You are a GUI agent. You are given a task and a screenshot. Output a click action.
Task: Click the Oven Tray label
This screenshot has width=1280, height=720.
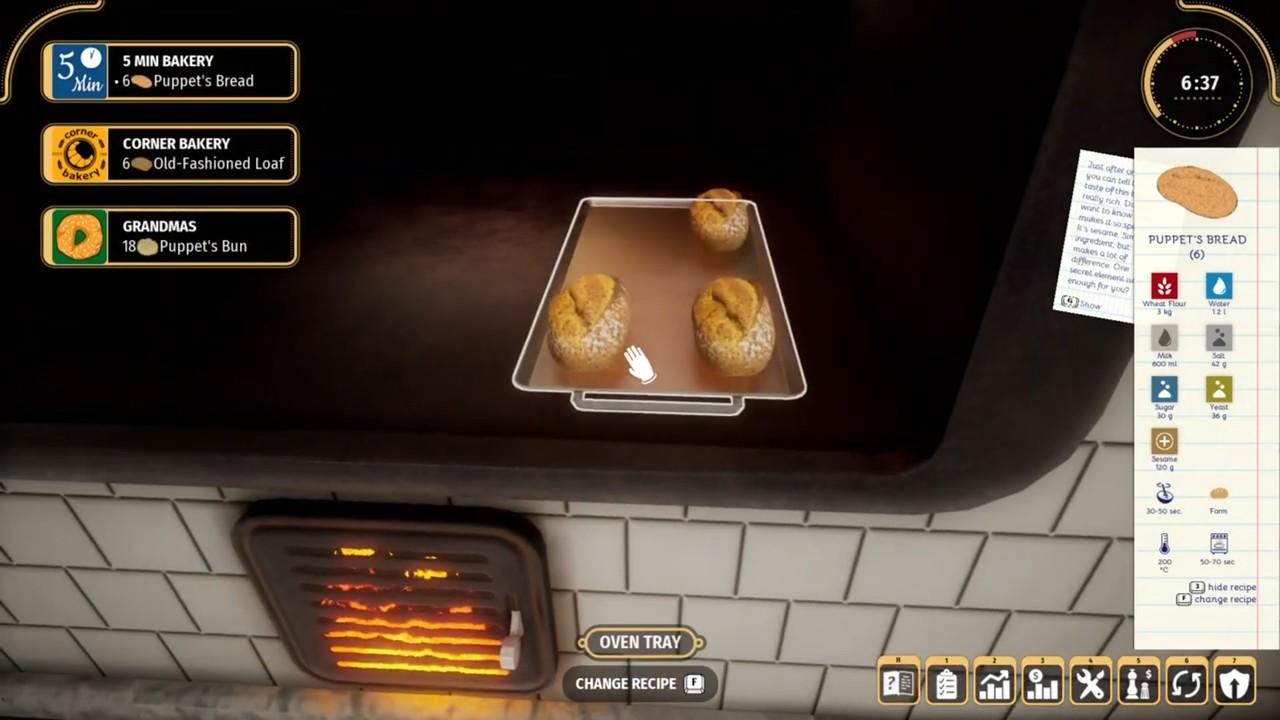[x=640, y=642]
